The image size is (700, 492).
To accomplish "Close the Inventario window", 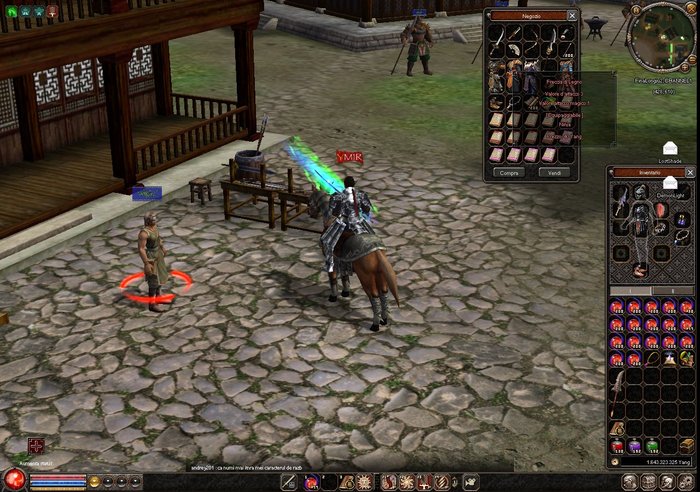I will [x=692, y=172].
